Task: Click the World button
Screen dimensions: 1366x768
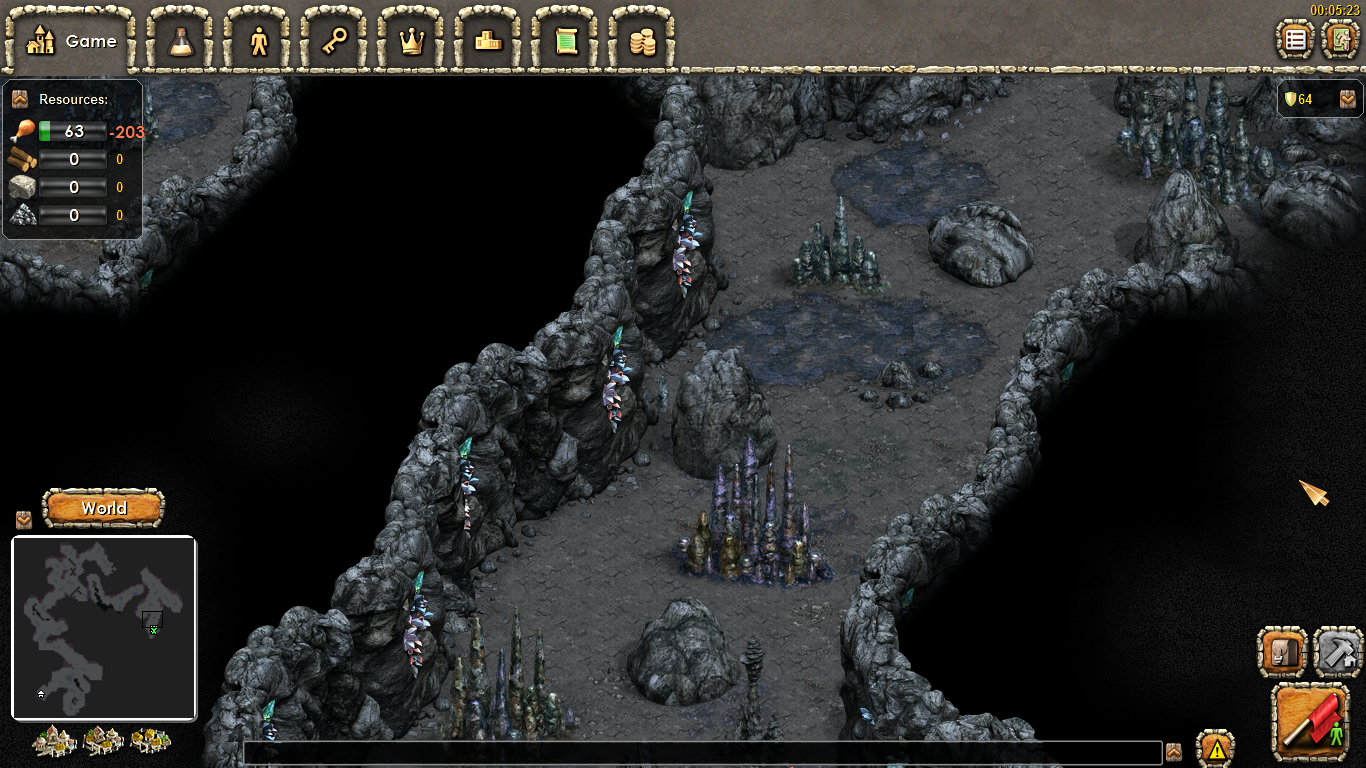Action: coord(104,508)
